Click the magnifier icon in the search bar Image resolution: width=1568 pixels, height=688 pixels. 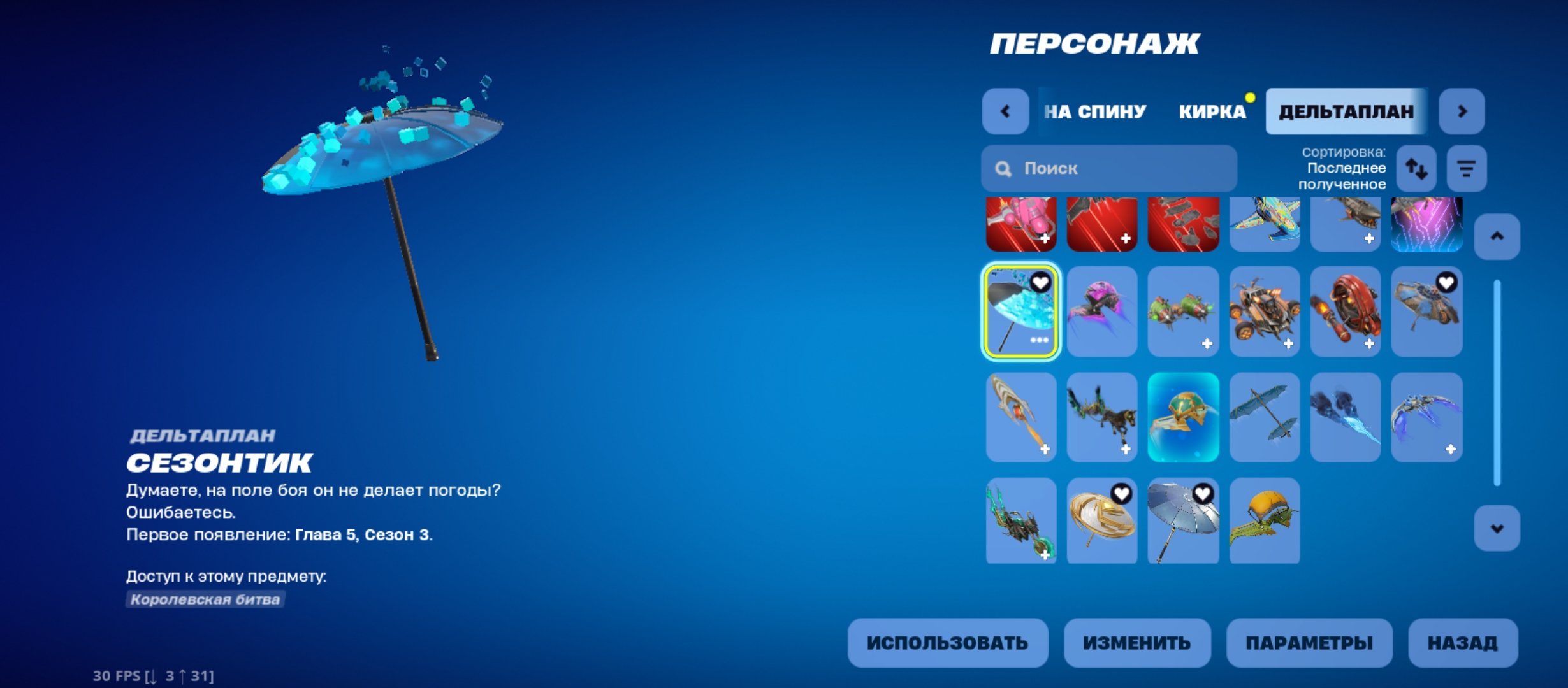[x=1003, y=168]
